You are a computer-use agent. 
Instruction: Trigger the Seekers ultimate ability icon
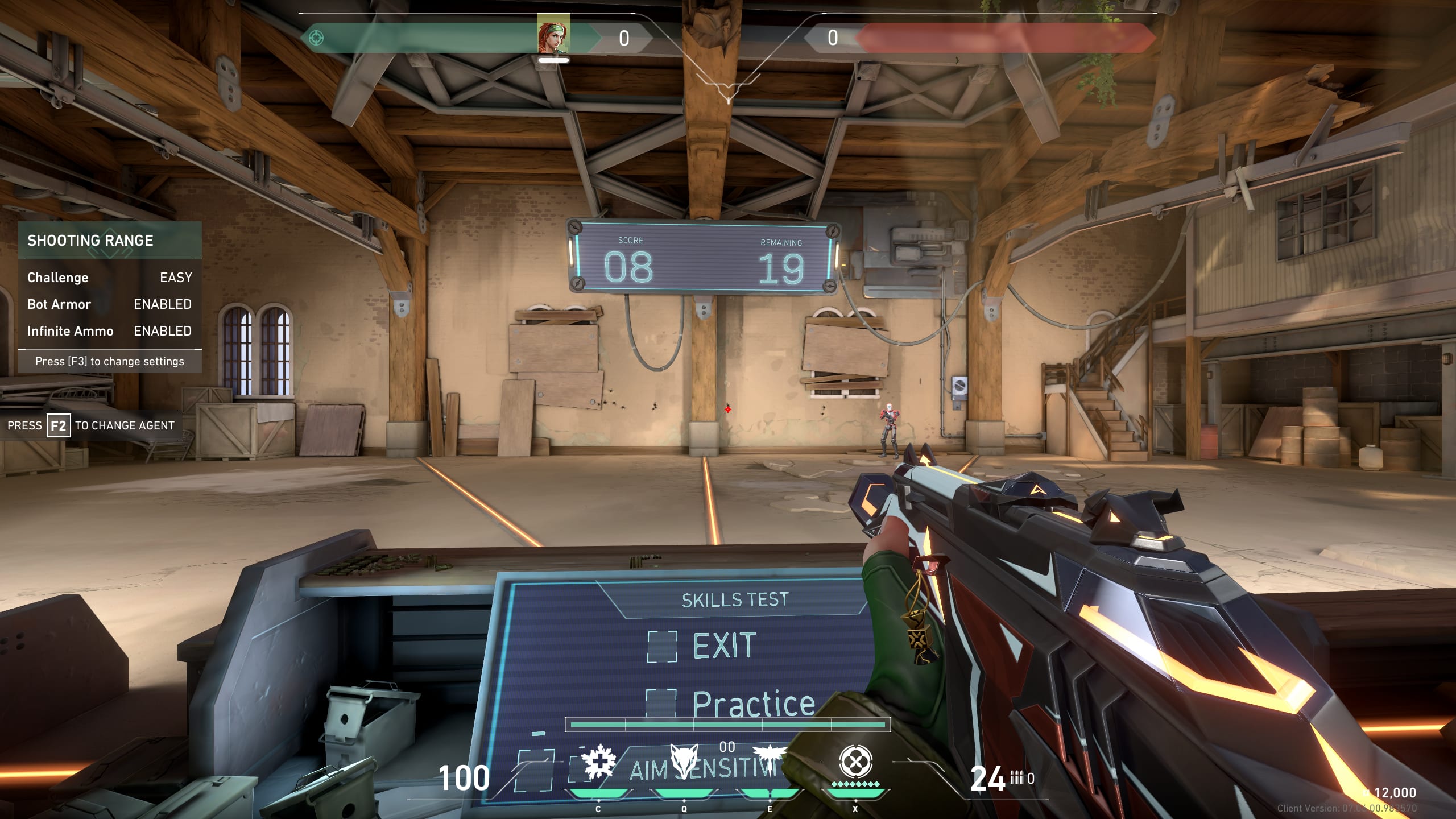coord(855,762)
